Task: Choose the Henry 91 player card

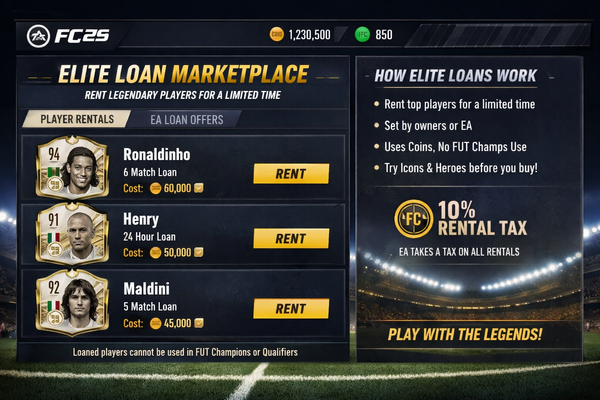Action: 72,234
